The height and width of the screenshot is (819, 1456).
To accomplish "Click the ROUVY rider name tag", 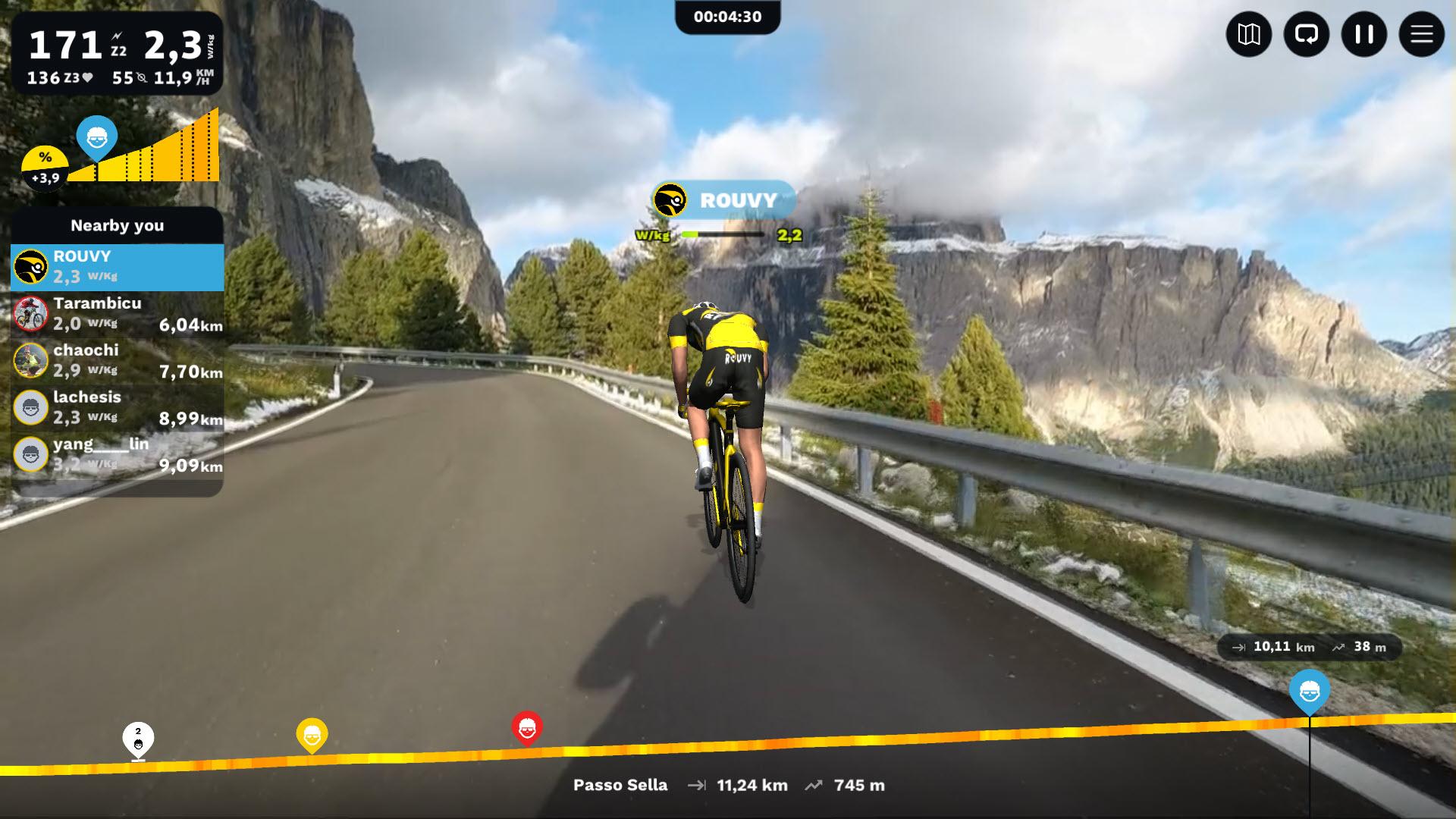I will click(x=724, y=200).
